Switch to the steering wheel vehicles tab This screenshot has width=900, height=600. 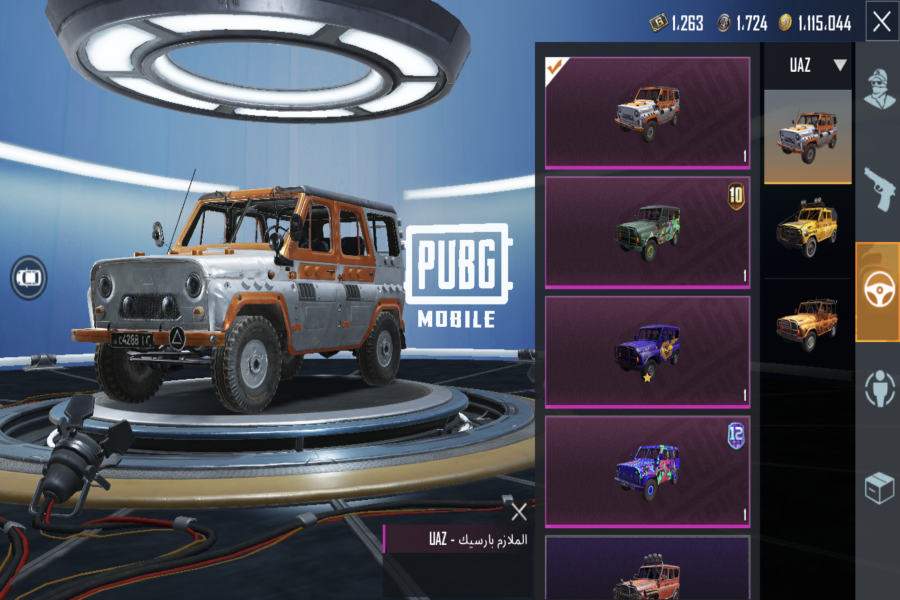tap(879, 290)
